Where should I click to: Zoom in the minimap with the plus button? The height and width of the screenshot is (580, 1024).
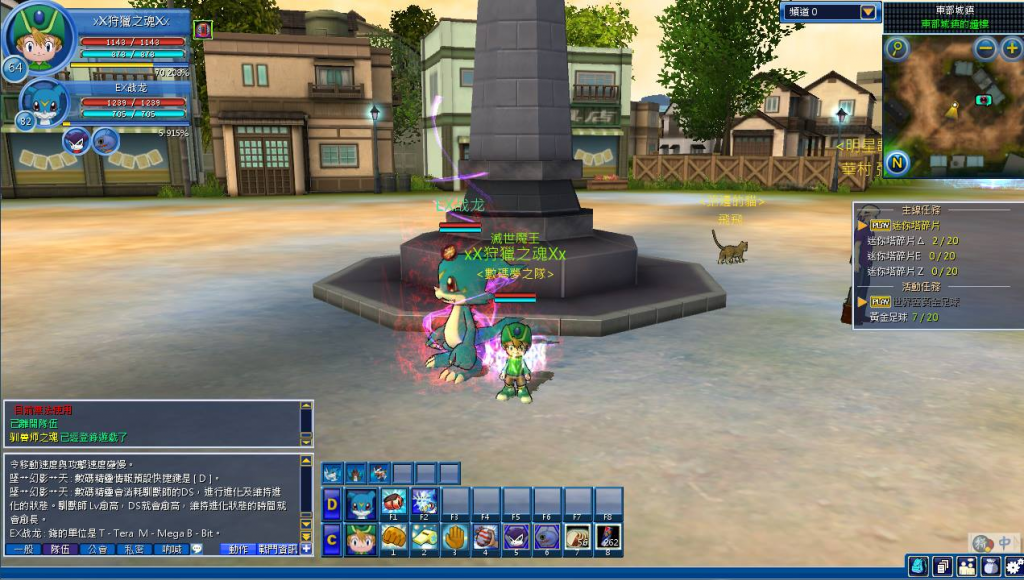tap(1011, 47)
